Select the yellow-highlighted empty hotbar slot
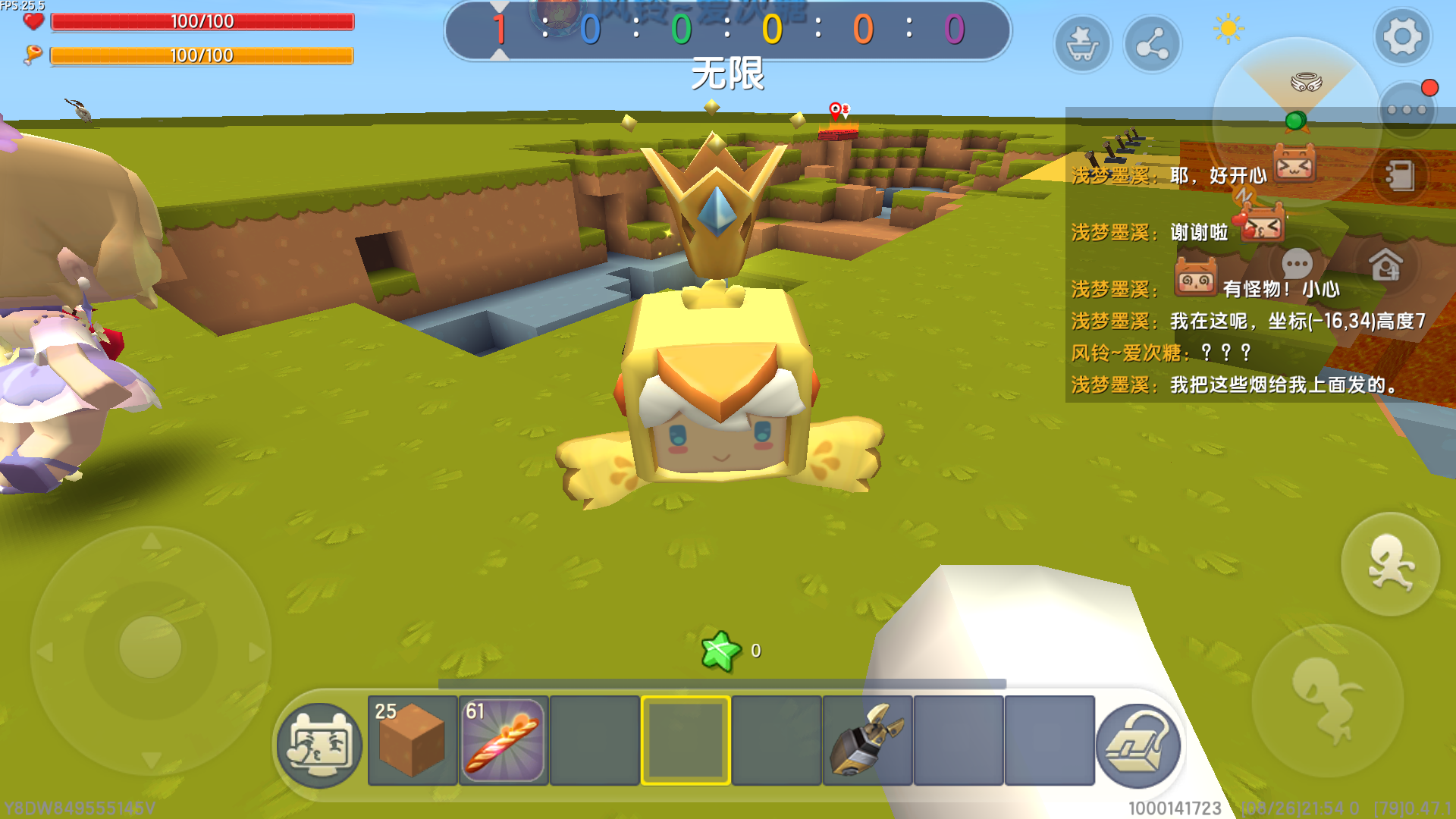This screenshot has width=1456, height=819. (686, 740)
